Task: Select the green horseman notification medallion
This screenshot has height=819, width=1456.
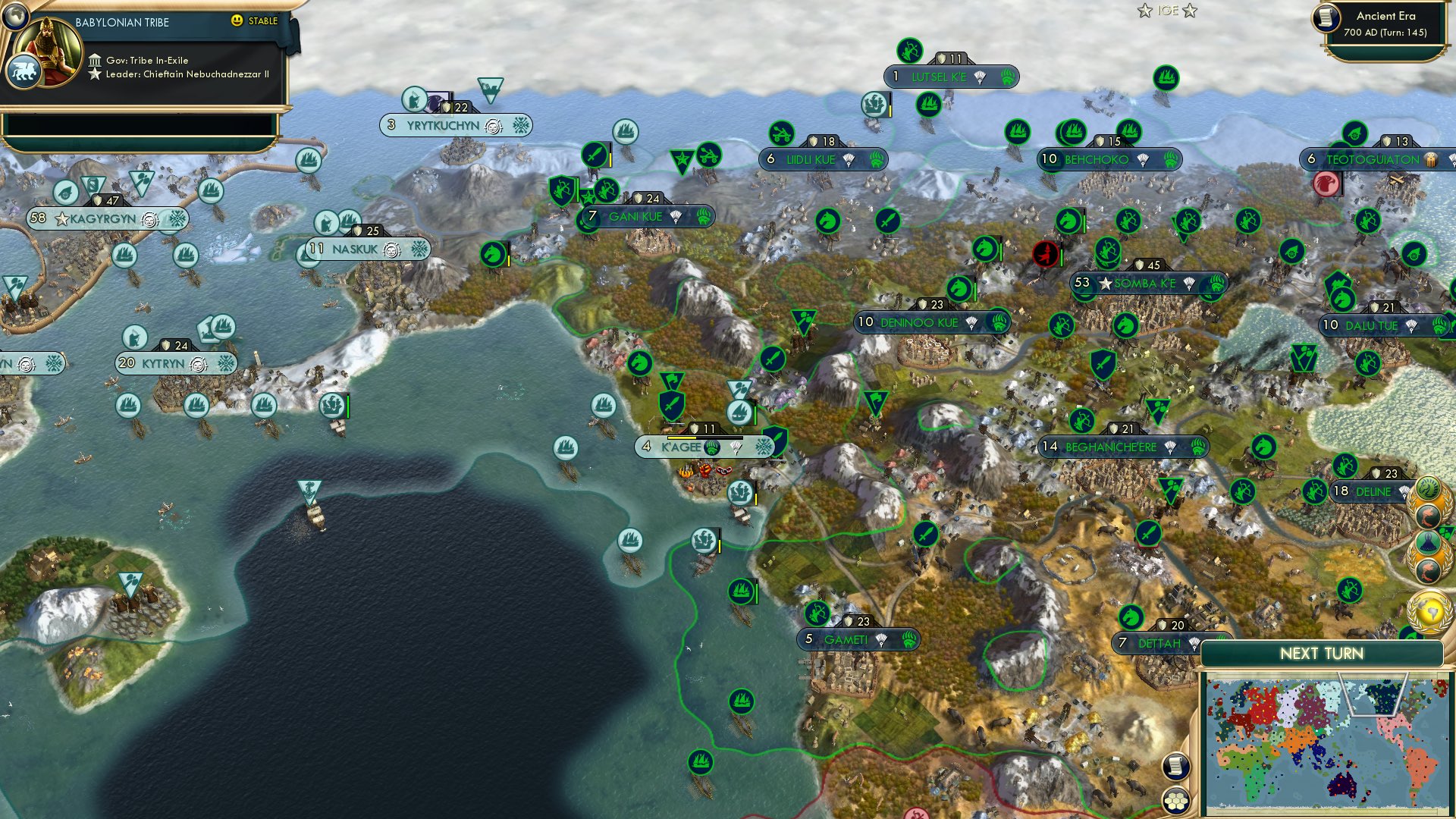Action: tap(1427, 487)
